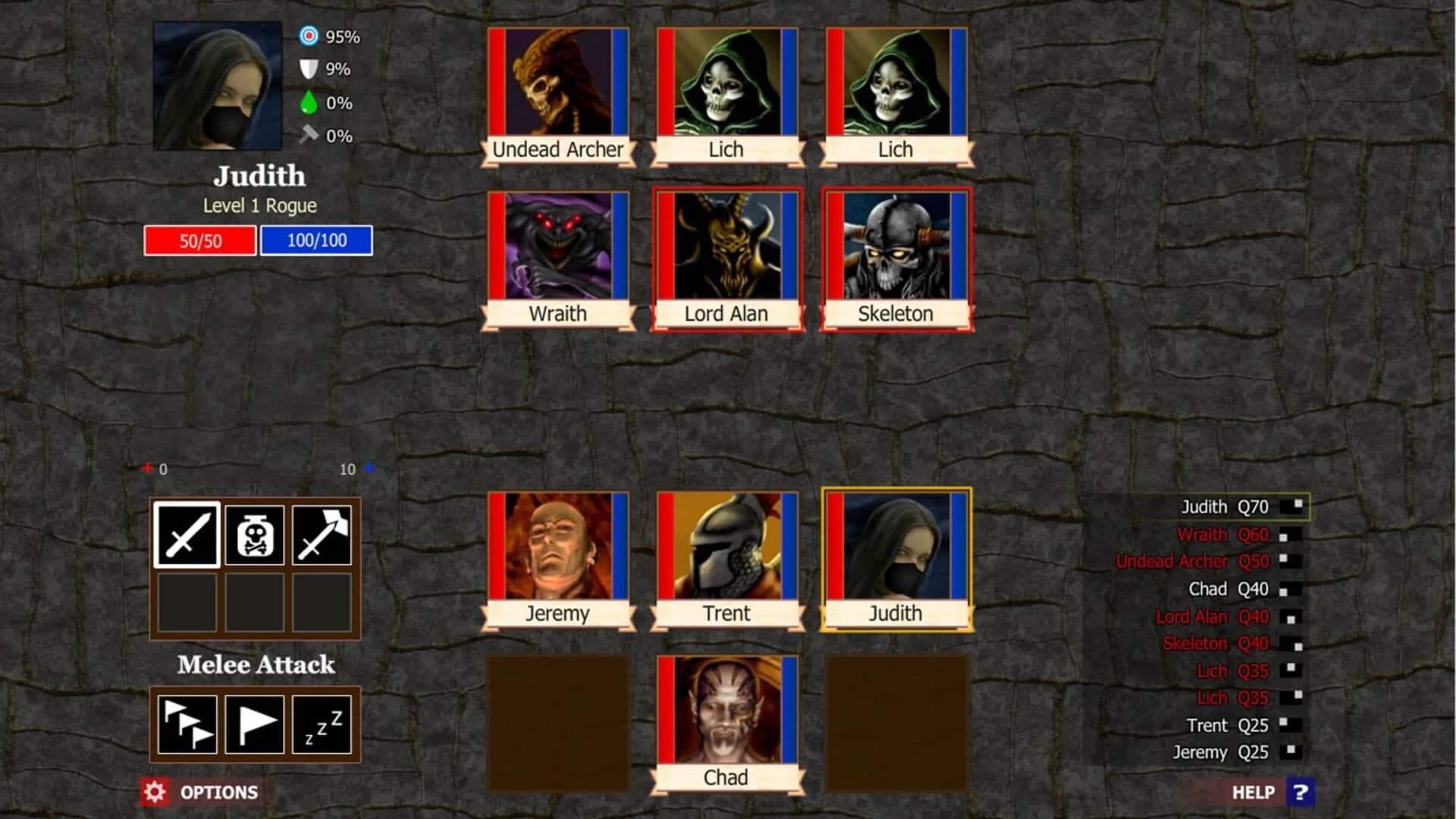Select the Melee Attack sword icon
This screenshot has height=819, width=1456.
pos(186,536)
